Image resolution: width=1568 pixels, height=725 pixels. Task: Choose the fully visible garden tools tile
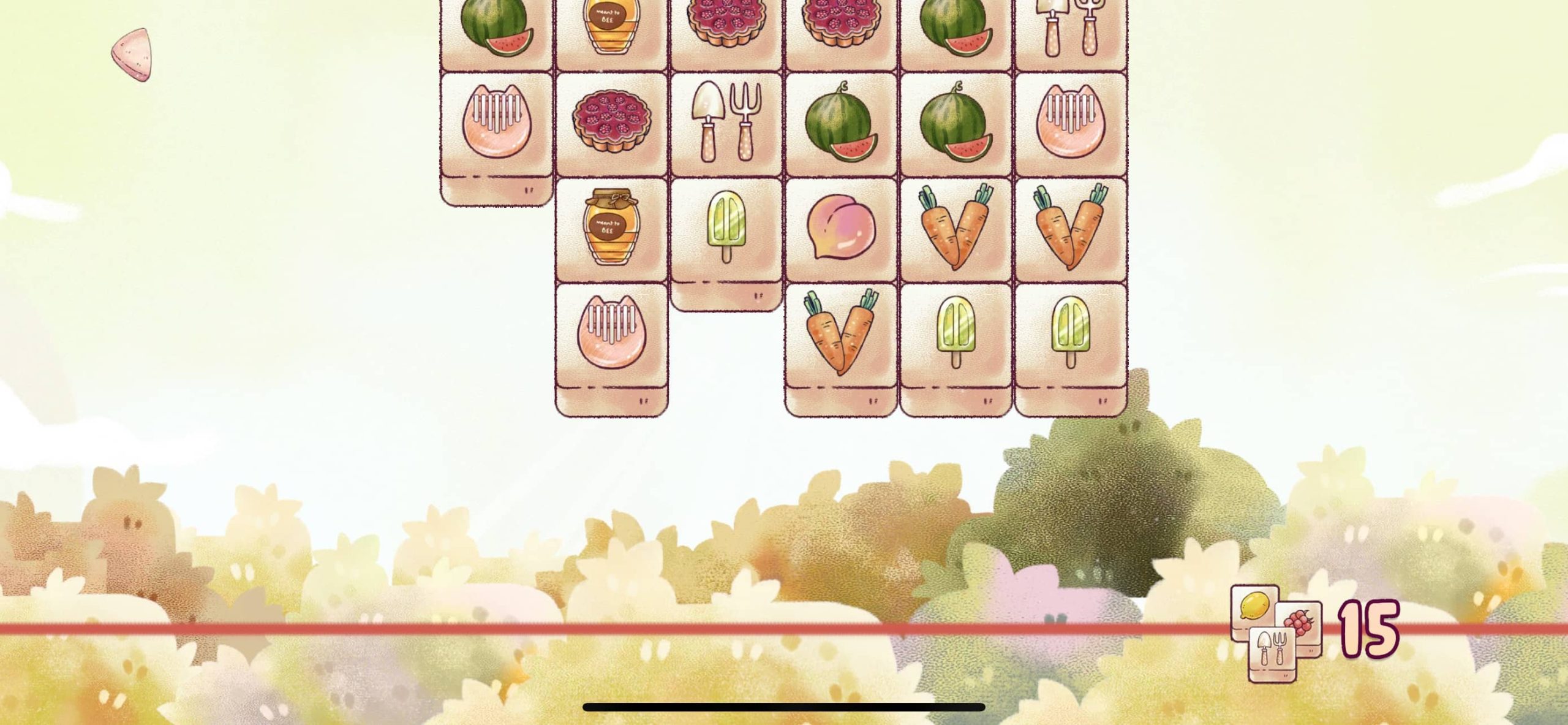point(726,123)
